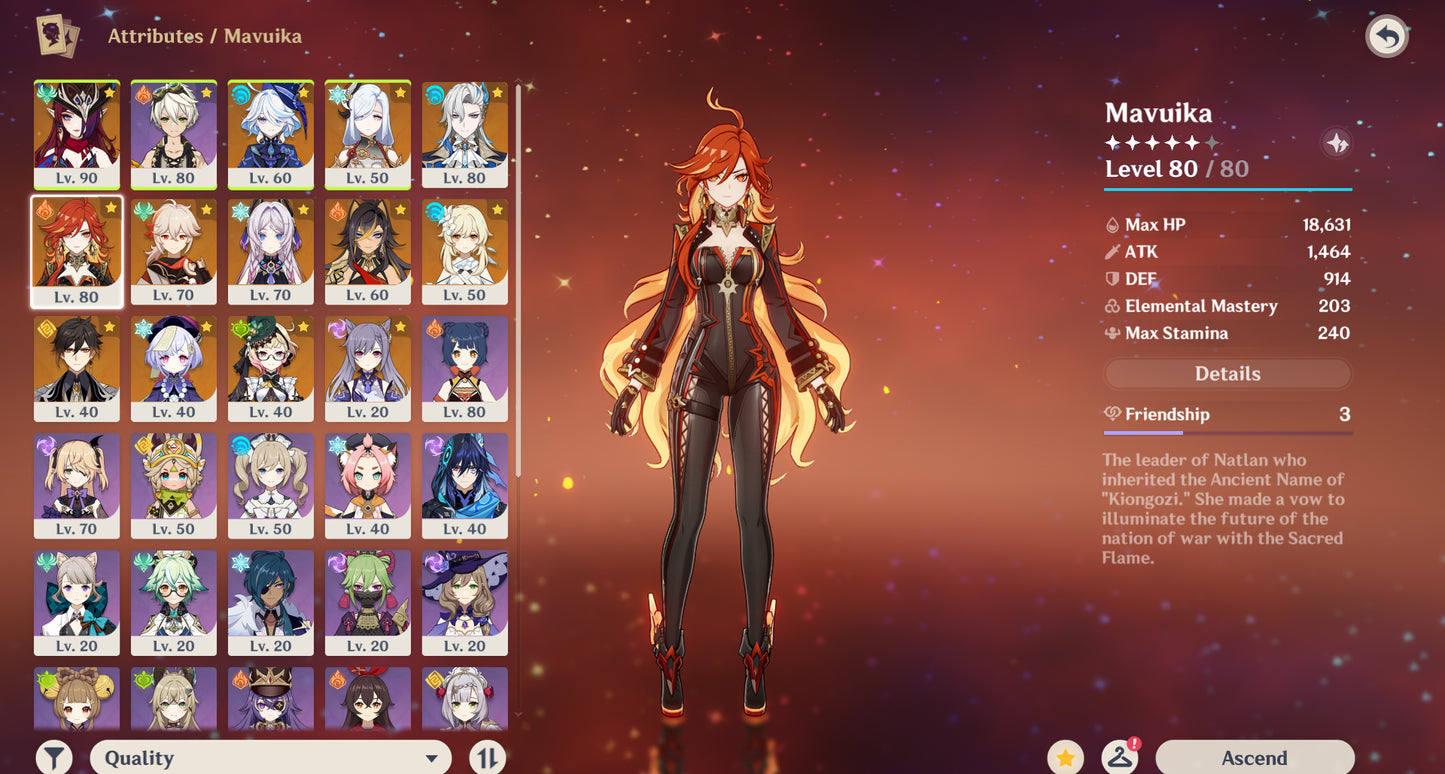The height and width of the screenshot is (774, 1445).
Task: Click the Elemental Mastery stat icon
Action: (1112, 306)
